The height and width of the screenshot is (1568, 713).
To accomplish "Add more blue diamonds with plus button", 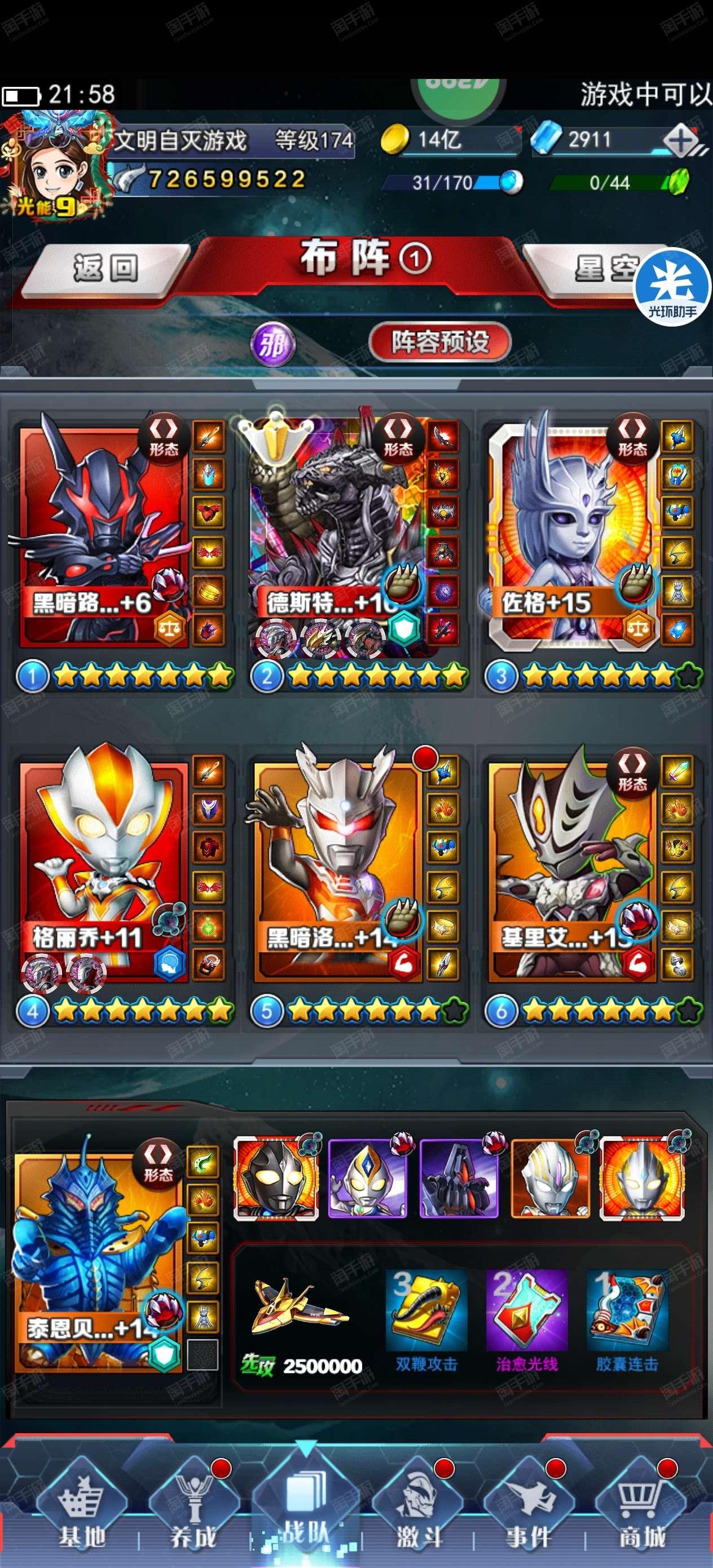I will tap(681, 141).
